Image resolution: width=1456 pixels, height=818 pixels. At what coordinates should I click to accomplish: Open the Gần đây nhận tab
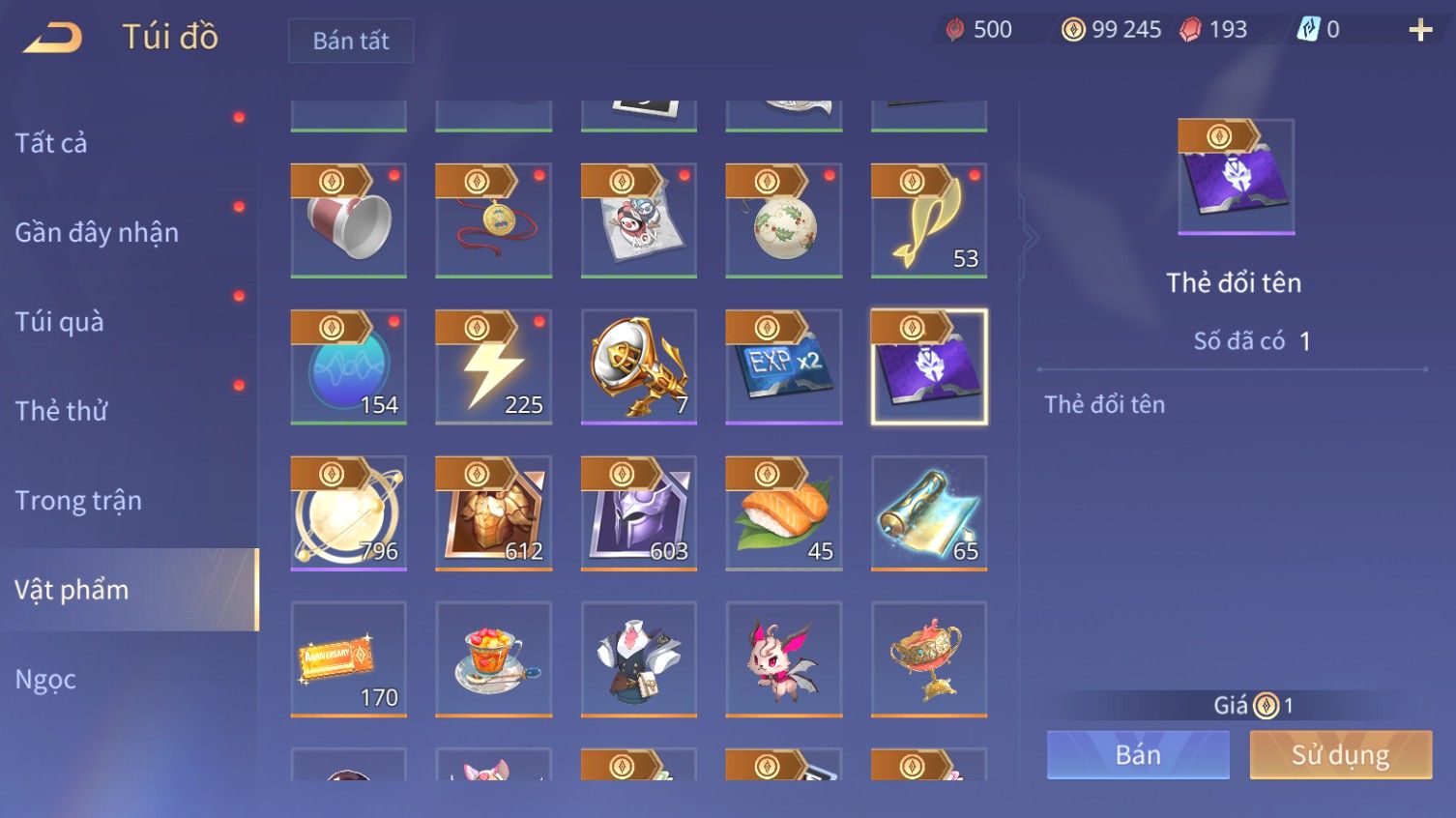pos(97,232)
